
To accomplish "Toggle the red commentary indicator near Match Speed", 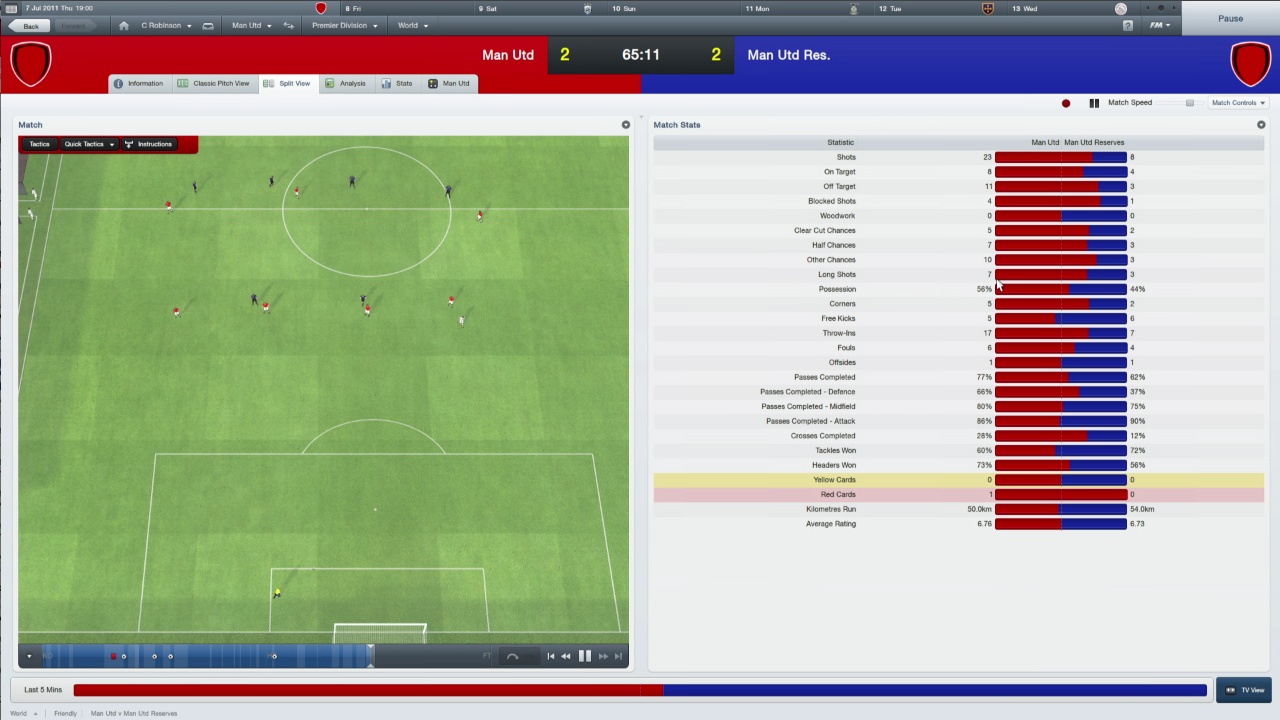I will (1065, 102).
